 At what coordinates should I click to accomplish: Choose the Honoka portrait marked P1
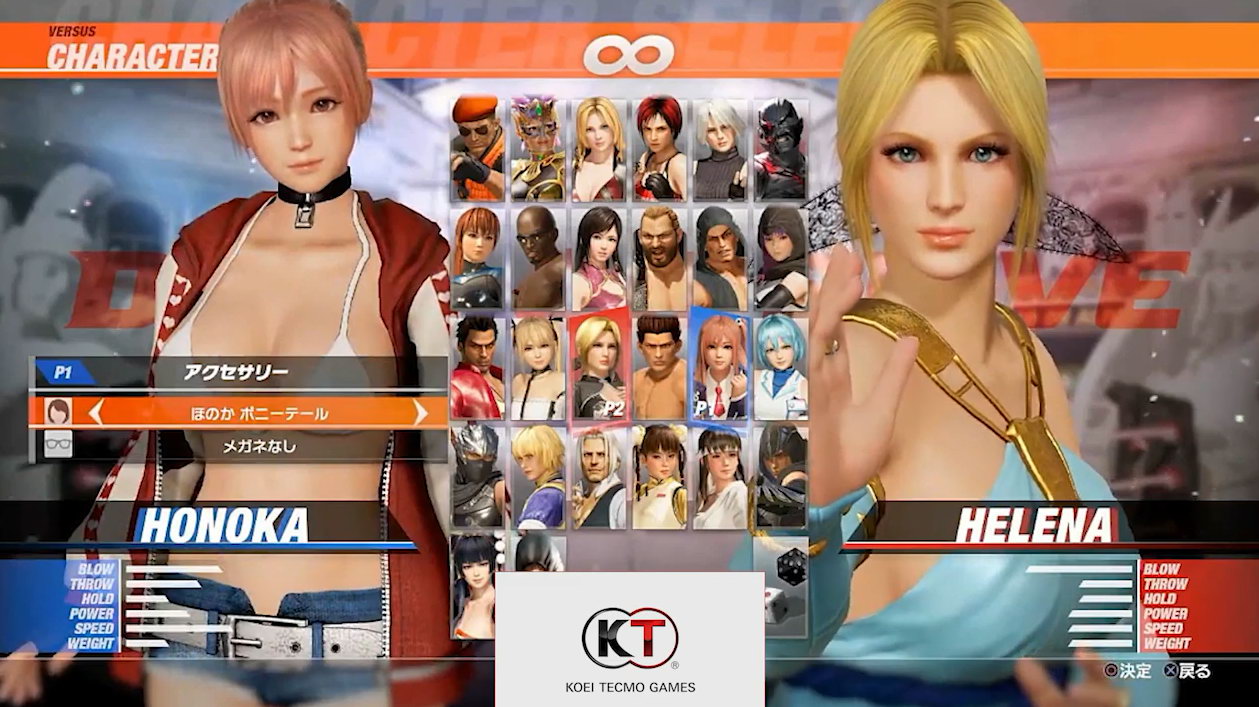[720, 366]
